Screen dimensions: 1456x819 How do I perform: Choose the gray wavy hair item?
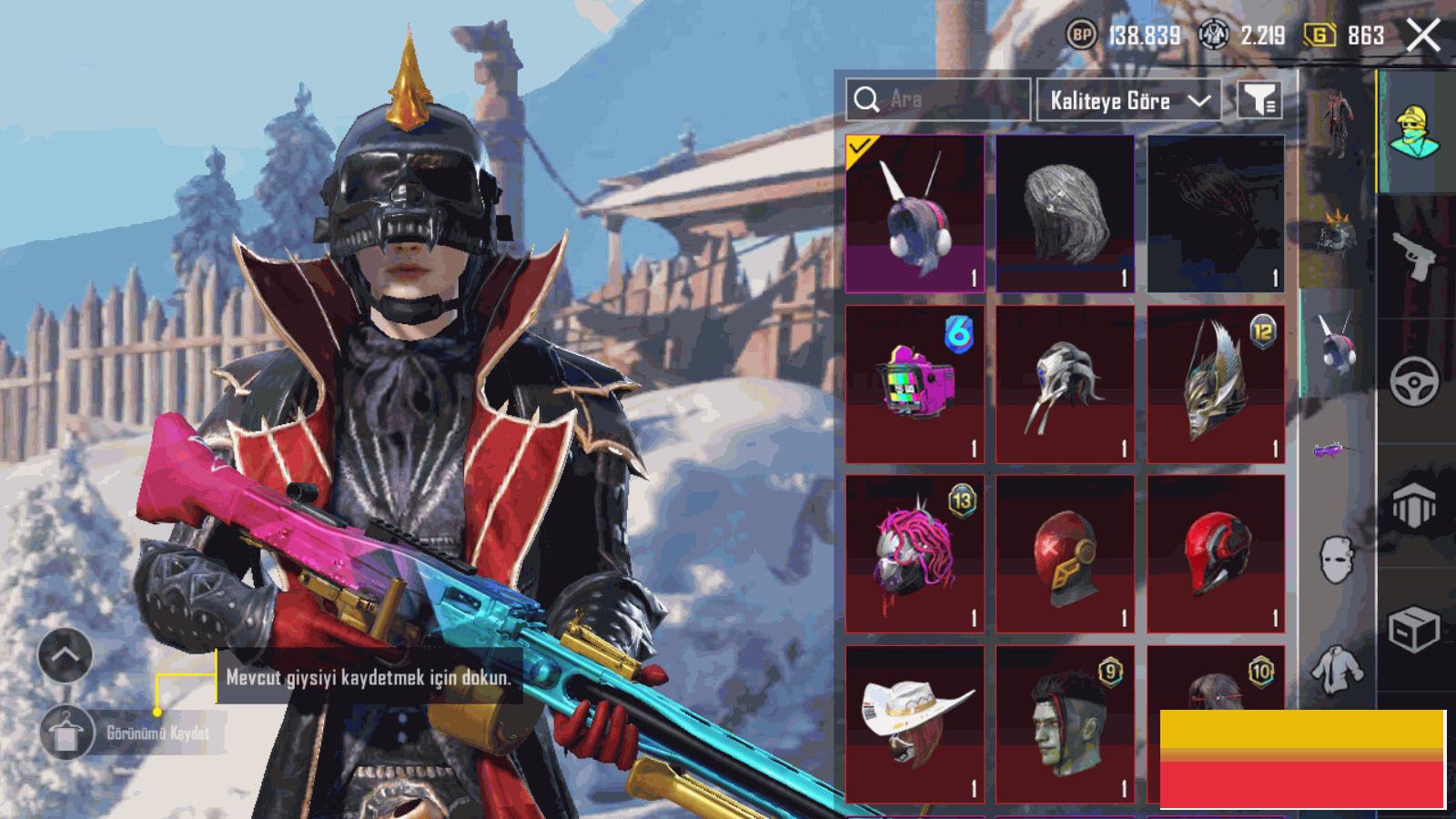(1065, 215)
